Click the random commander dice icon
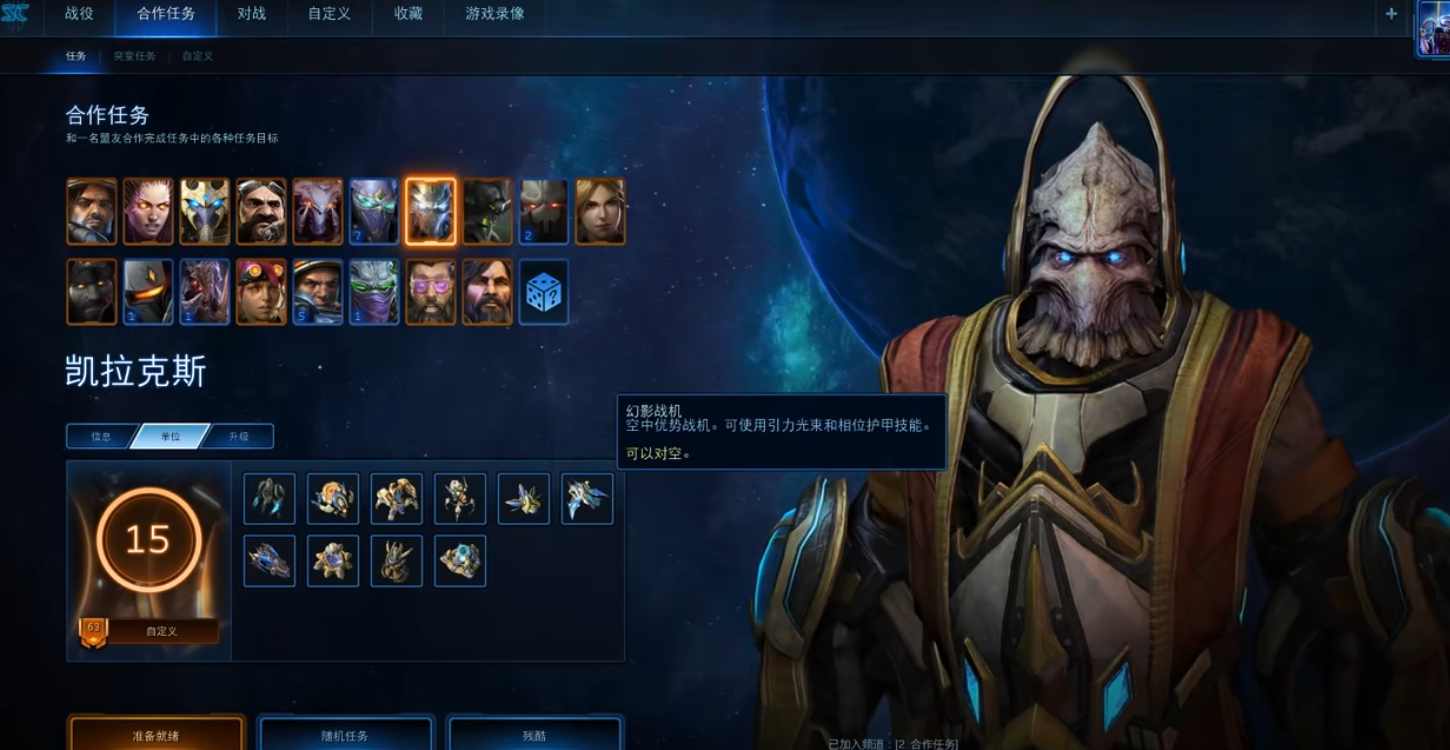The image size is (1450, 750). 544,291
